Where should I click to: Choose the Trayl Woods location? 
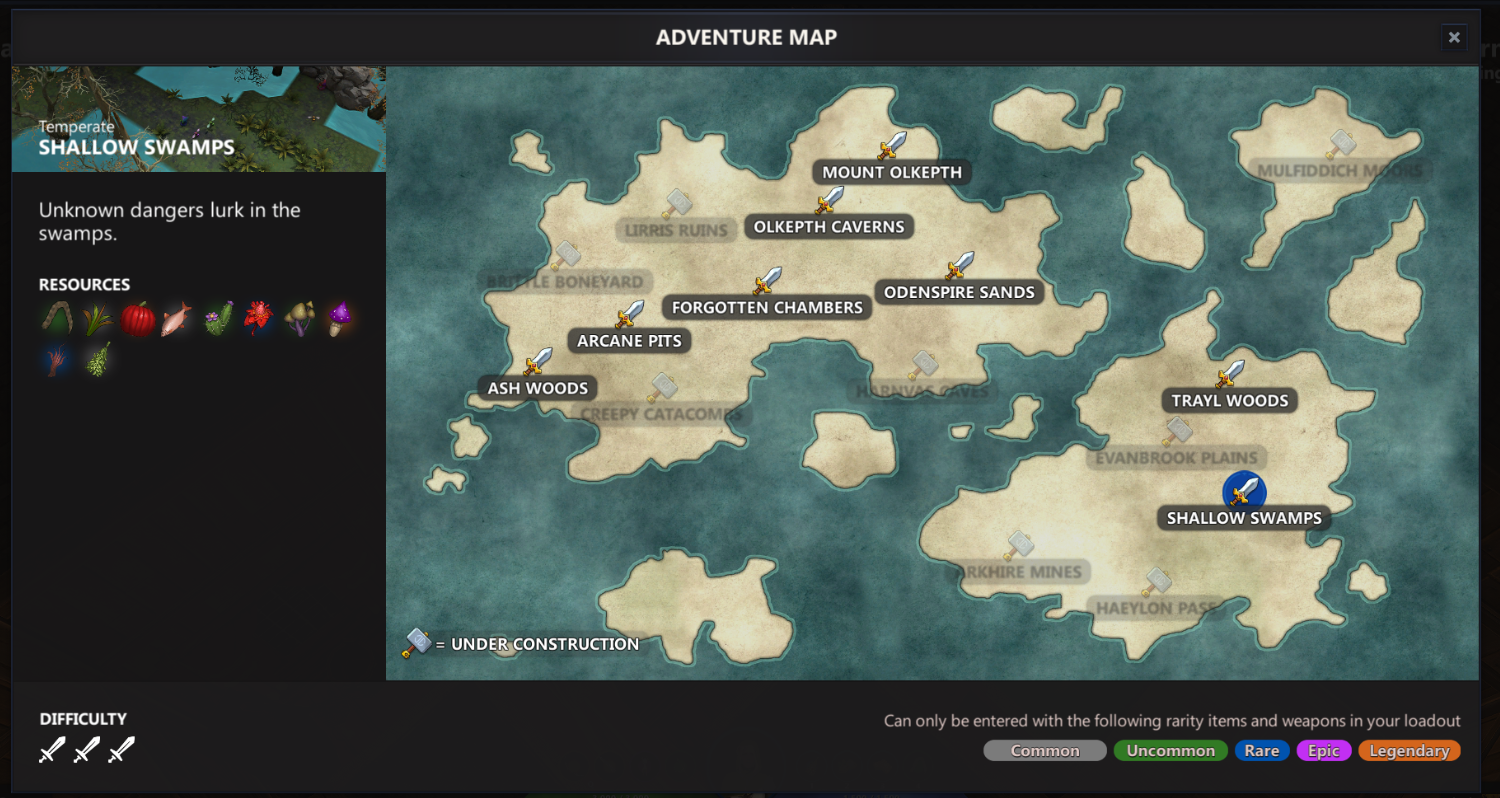1230,401
